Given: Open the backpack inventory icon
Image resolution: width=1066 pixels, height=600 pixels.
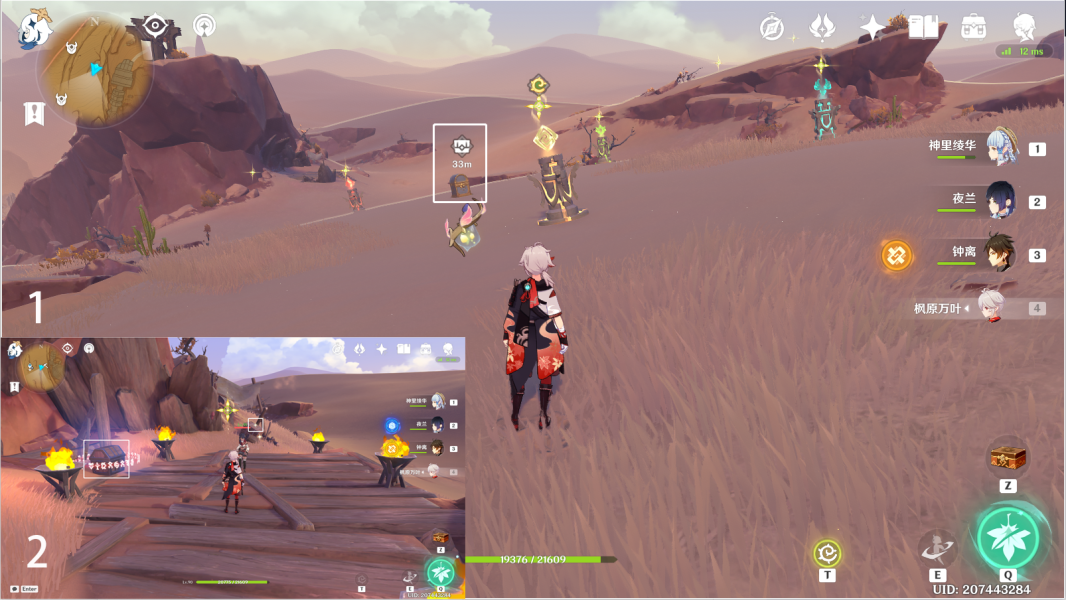Looking at the screenshot, I should (973, 27).
